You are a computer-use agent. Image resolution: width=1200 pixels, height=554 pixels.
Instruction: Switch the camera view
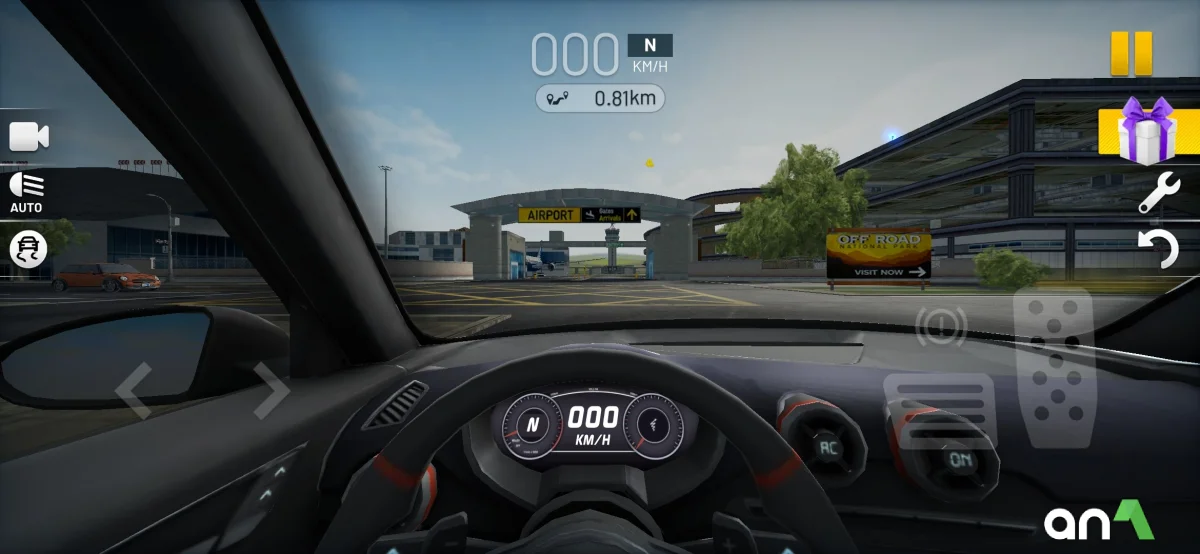pyautogui.click(x=29, y=137)
